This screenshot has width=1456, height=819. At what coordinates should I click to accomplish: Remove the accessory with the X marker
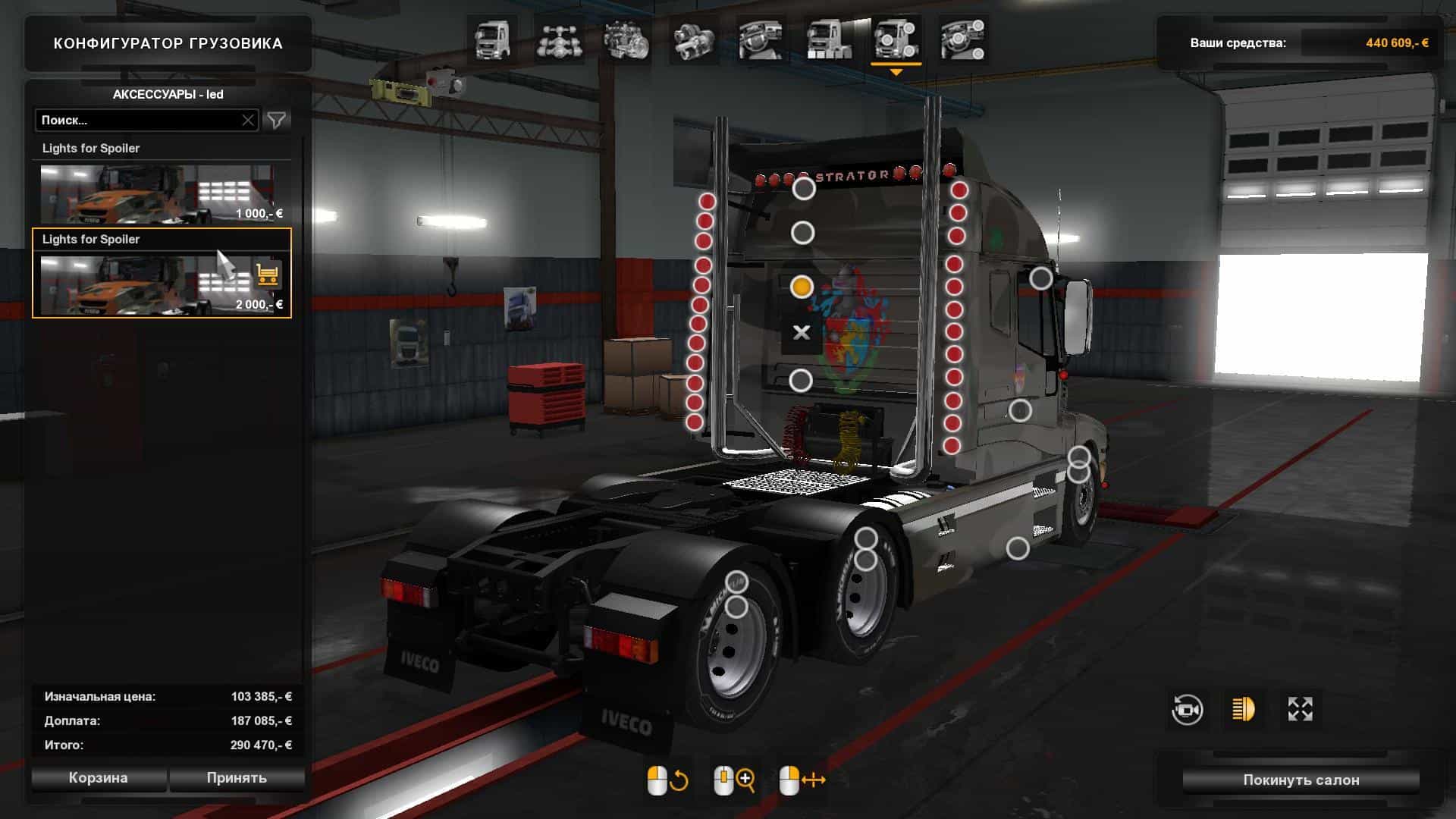801,332
